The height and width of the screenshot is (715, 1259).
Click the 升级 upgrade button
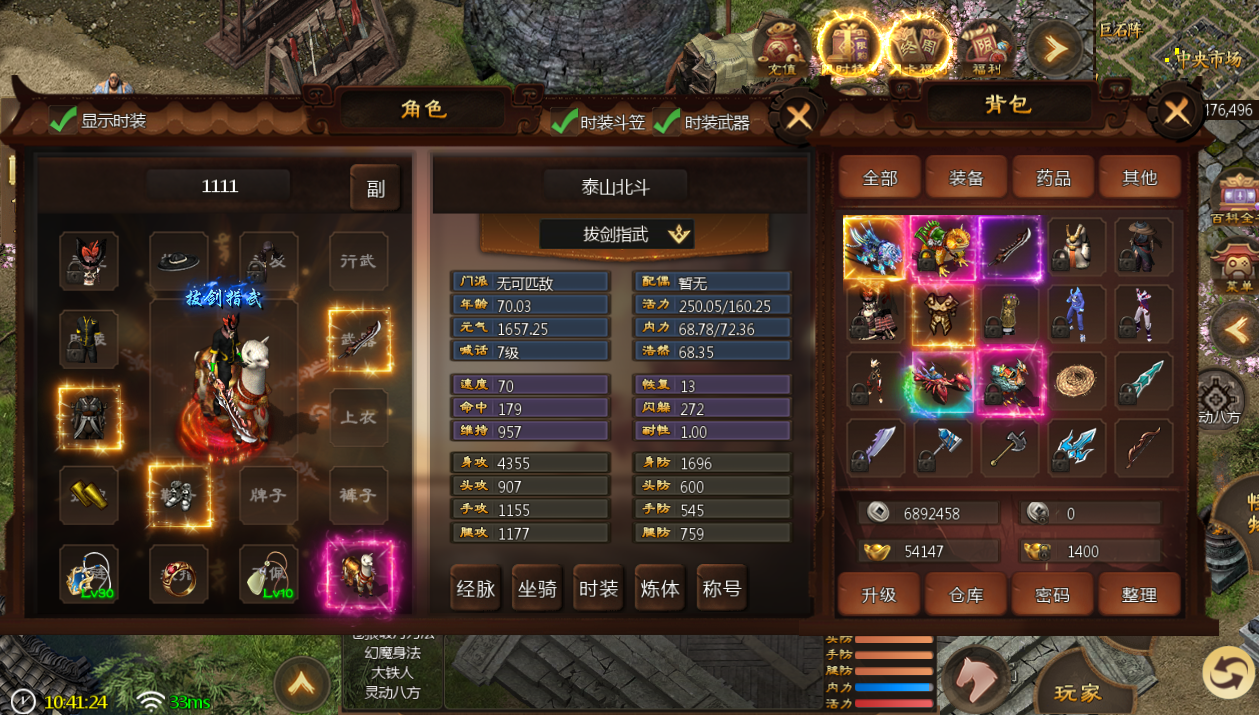[x=879, y=595]
